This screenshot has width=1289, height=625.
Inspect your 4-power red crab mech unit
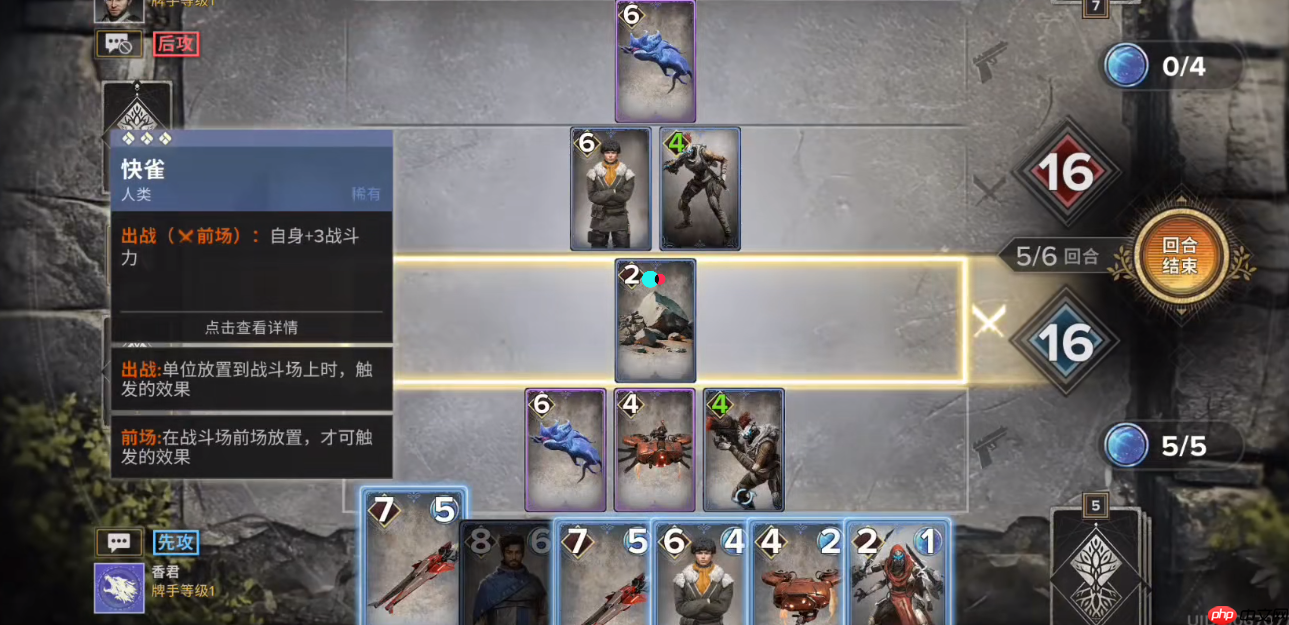point(654,450)
